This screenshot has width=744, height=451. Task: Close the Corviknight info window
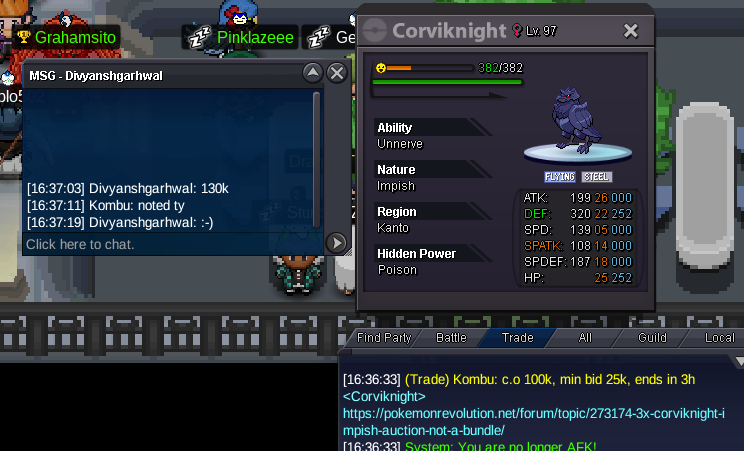(631, 31)
